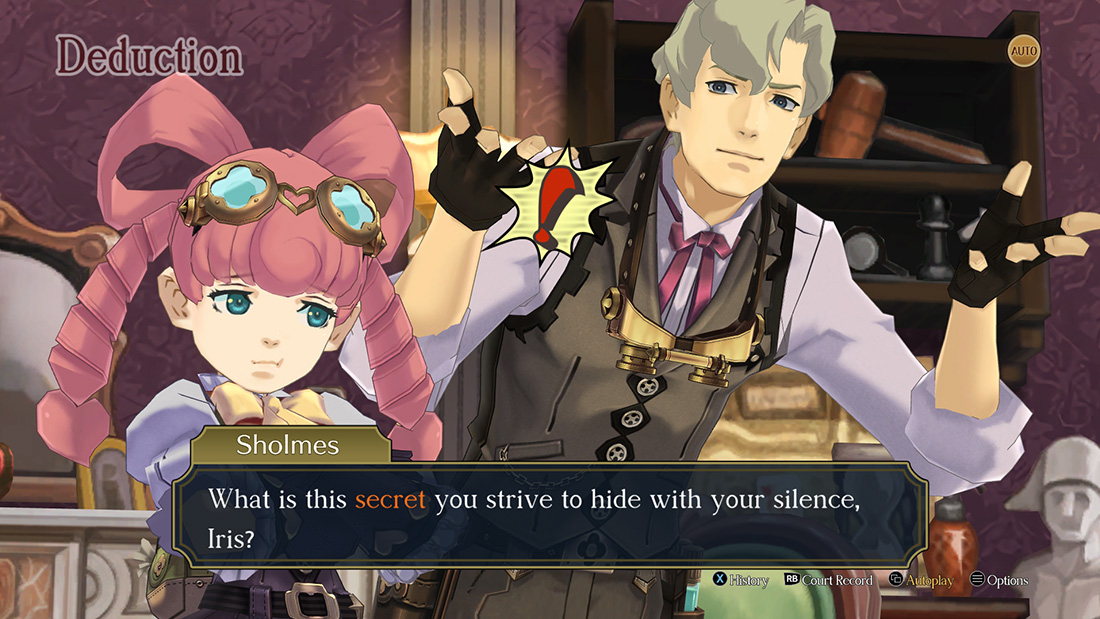
Task: Advance the Sholmes dialogue text box
Action: point(550,513)
